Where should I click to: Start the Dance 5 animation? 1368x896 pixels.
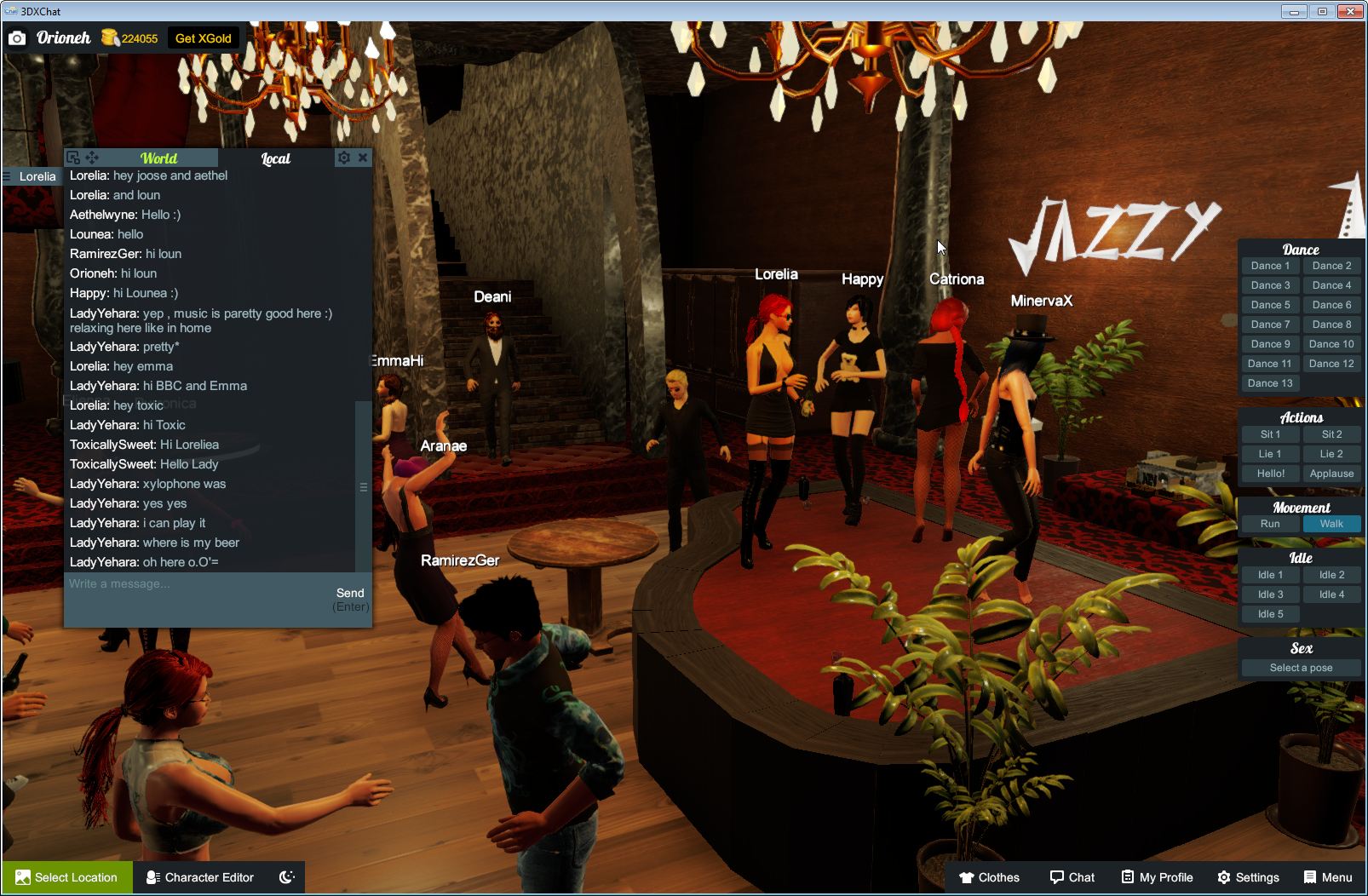(1270, 304)
